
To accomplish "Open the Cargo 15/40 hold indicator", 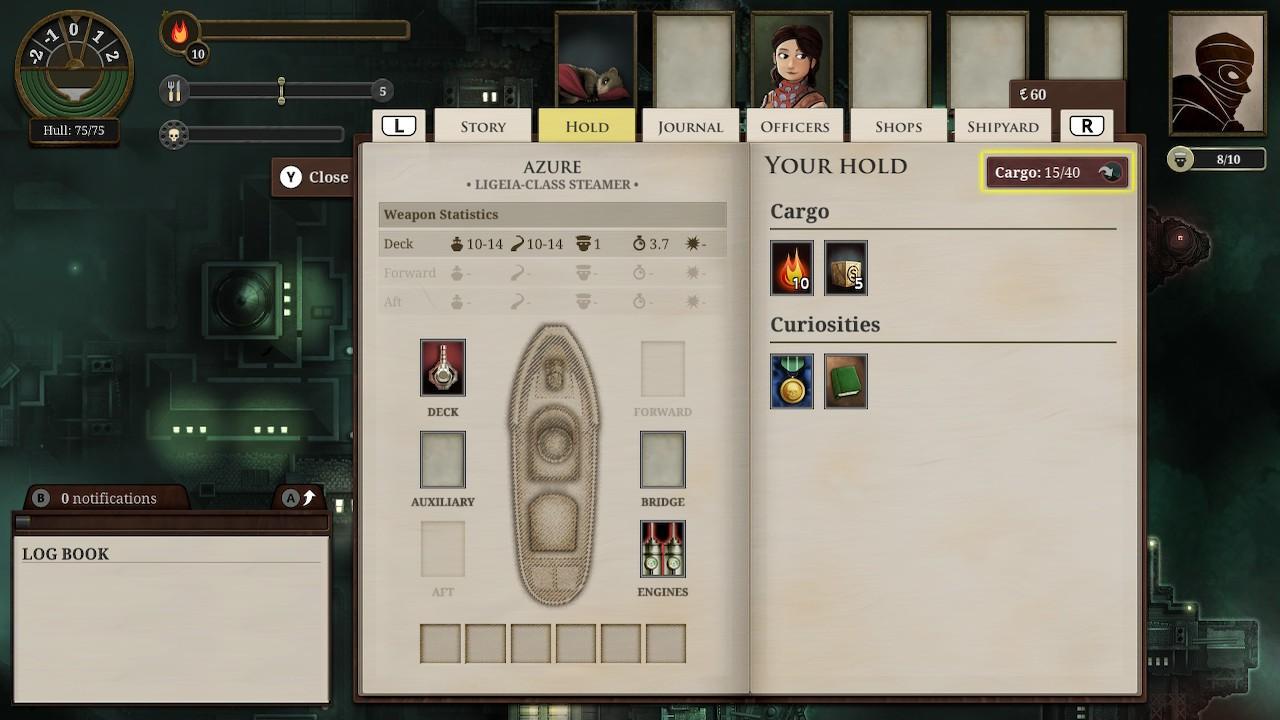I will 1056,171.
